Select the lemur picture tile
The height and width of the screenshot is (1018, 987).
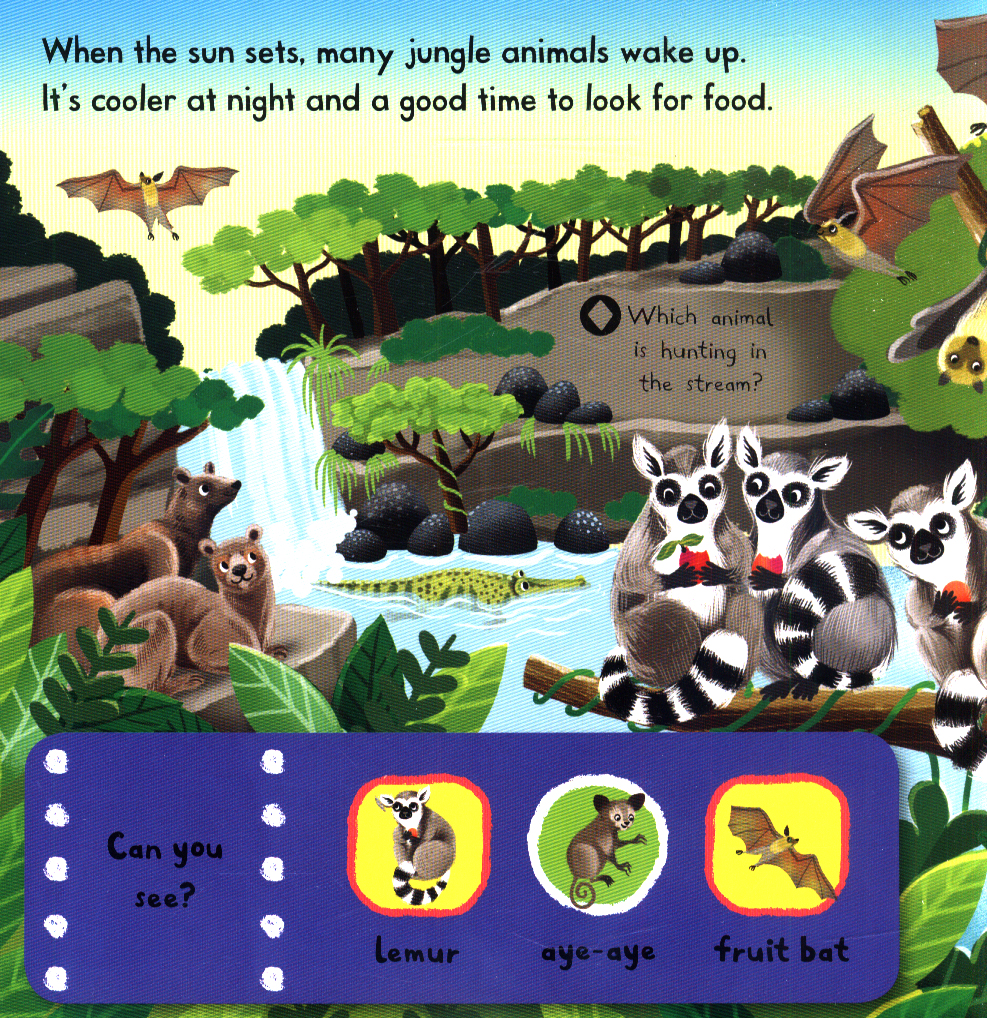point(418,845)
